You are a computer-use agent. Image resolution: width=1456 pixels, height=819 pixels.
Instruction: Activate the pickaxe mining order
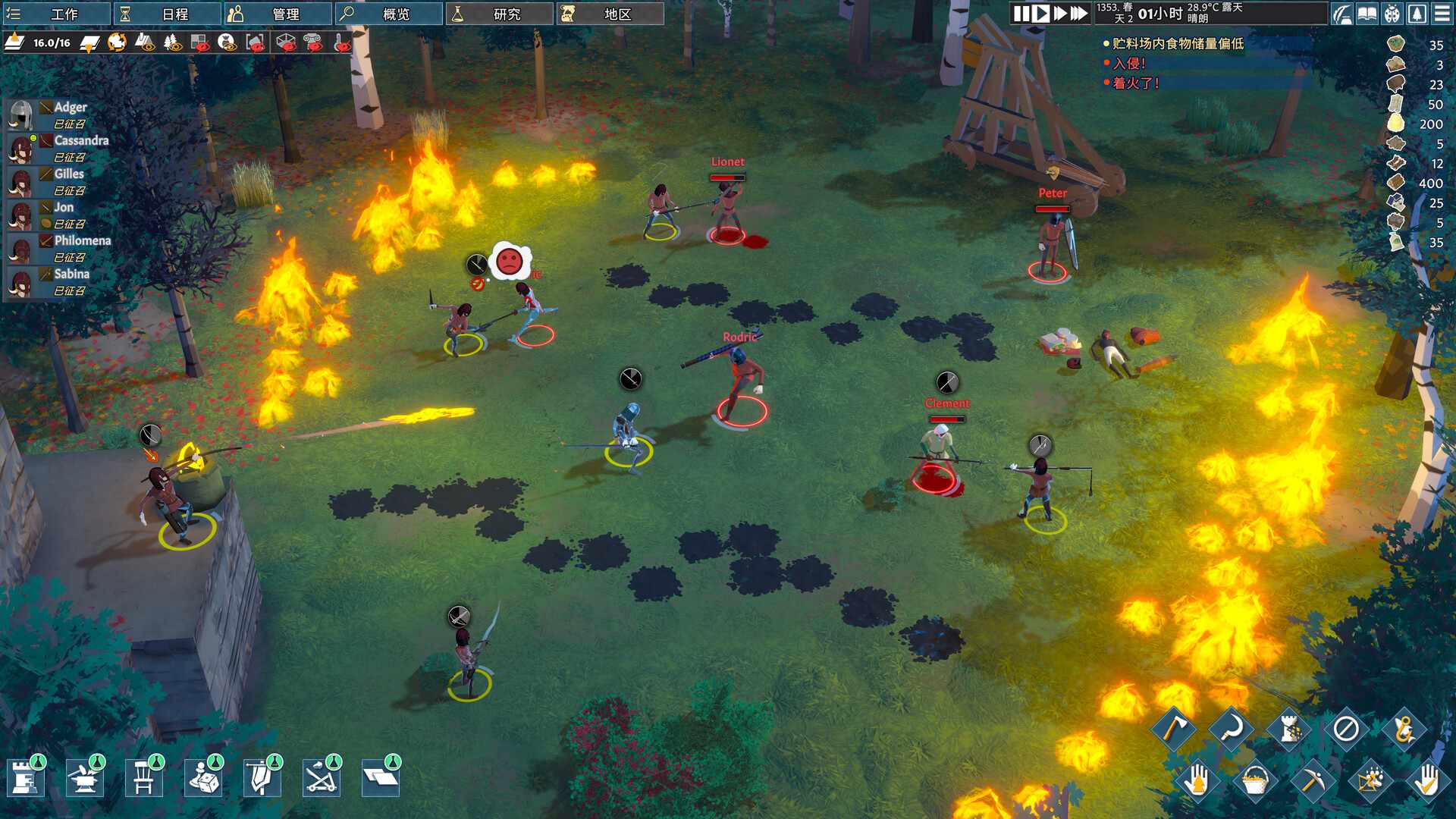(x=1312, y=780)
